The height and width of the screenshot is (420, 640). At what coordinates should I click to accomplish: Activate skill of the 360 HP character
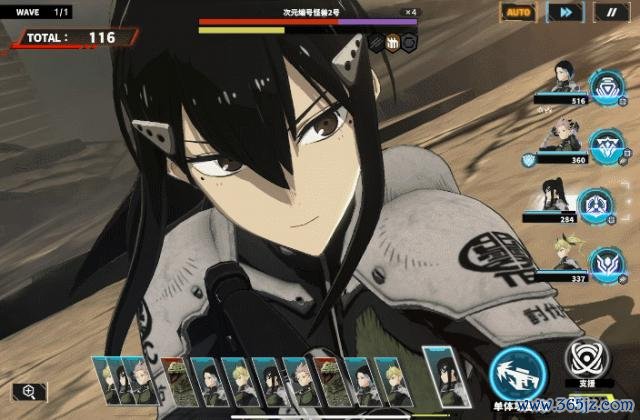coord(604,147)
